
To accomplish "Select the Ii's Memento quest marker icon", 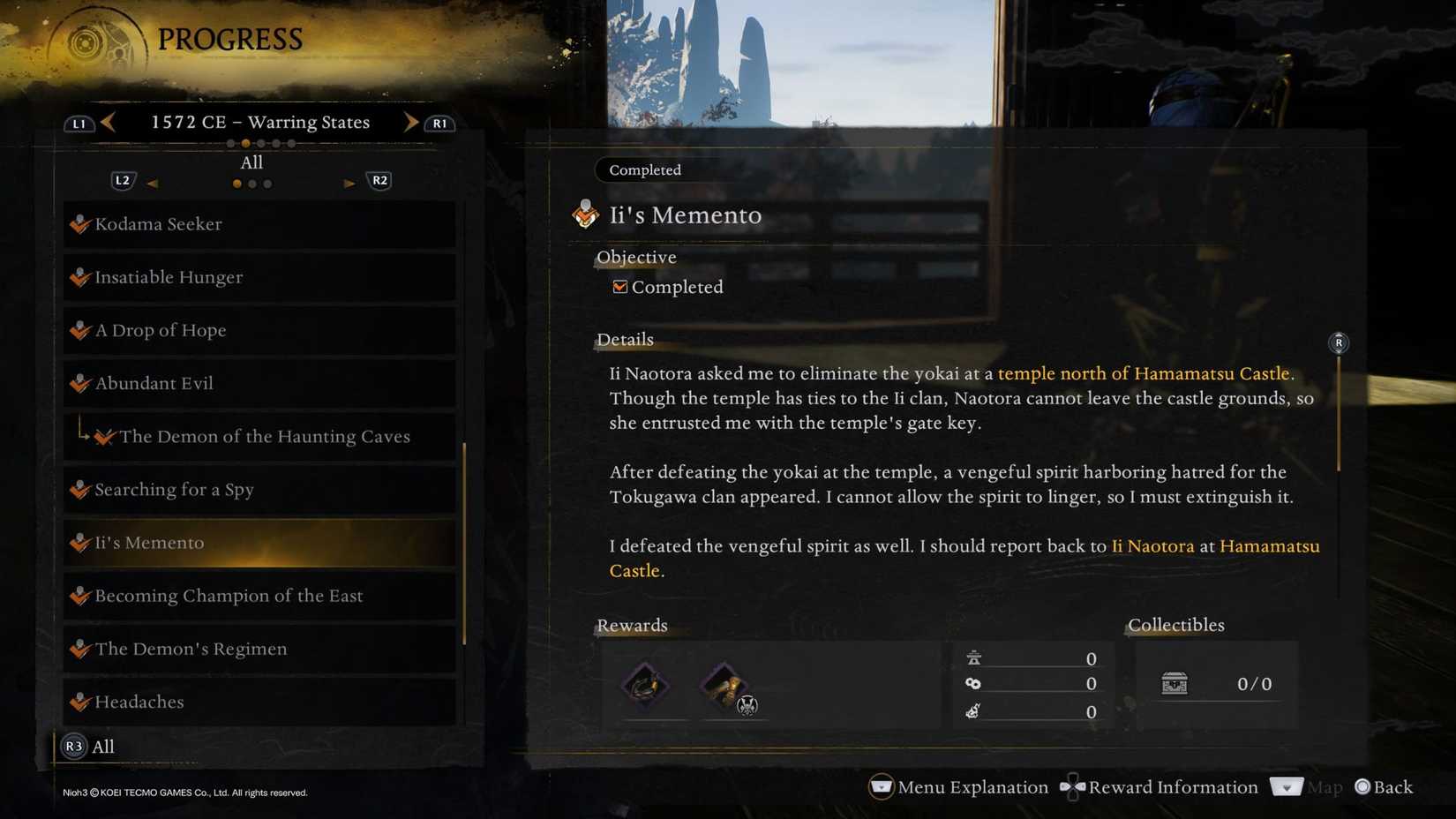I will tap(585, 213).
